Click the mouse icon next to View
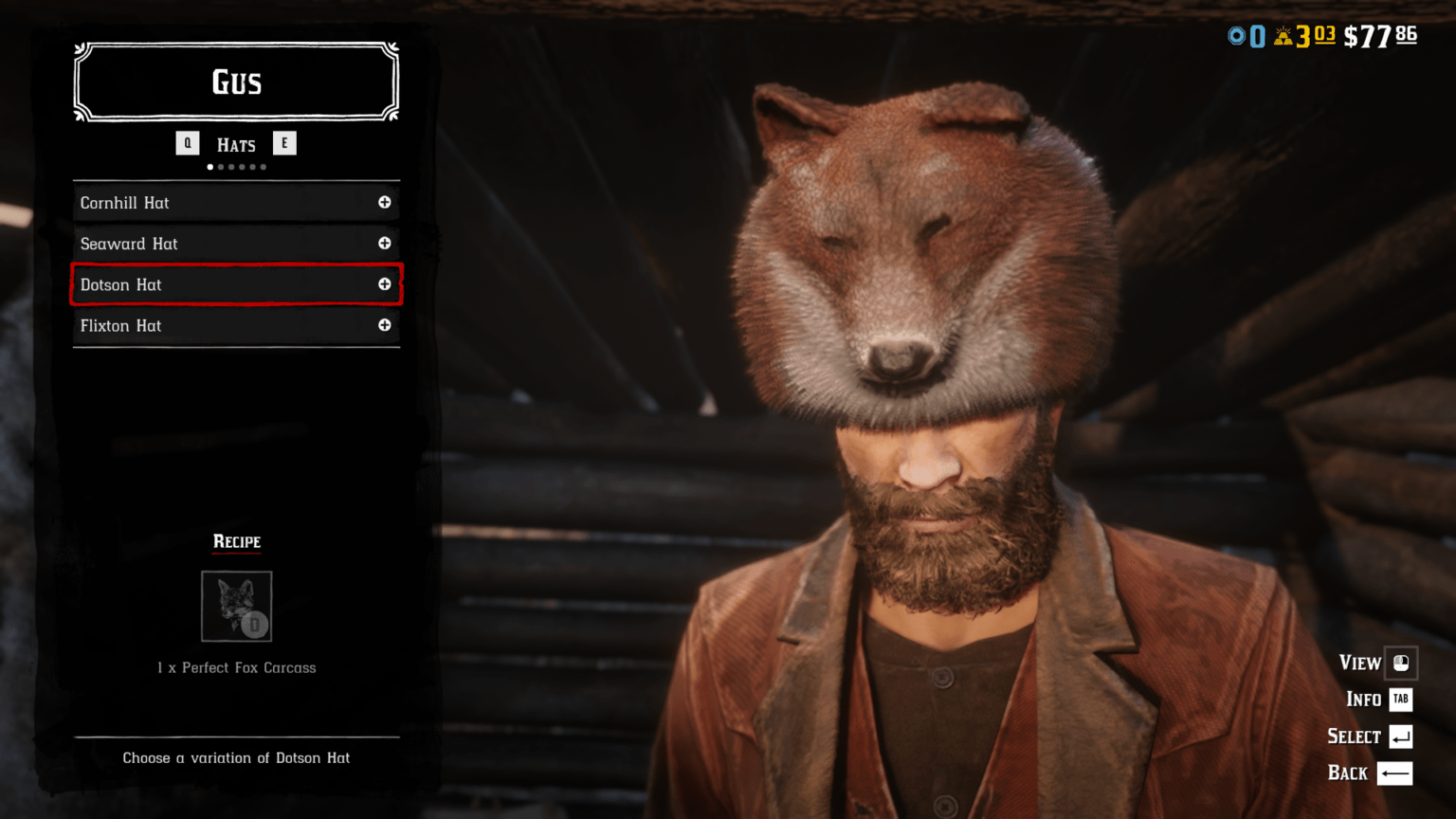 [1401, 663]
